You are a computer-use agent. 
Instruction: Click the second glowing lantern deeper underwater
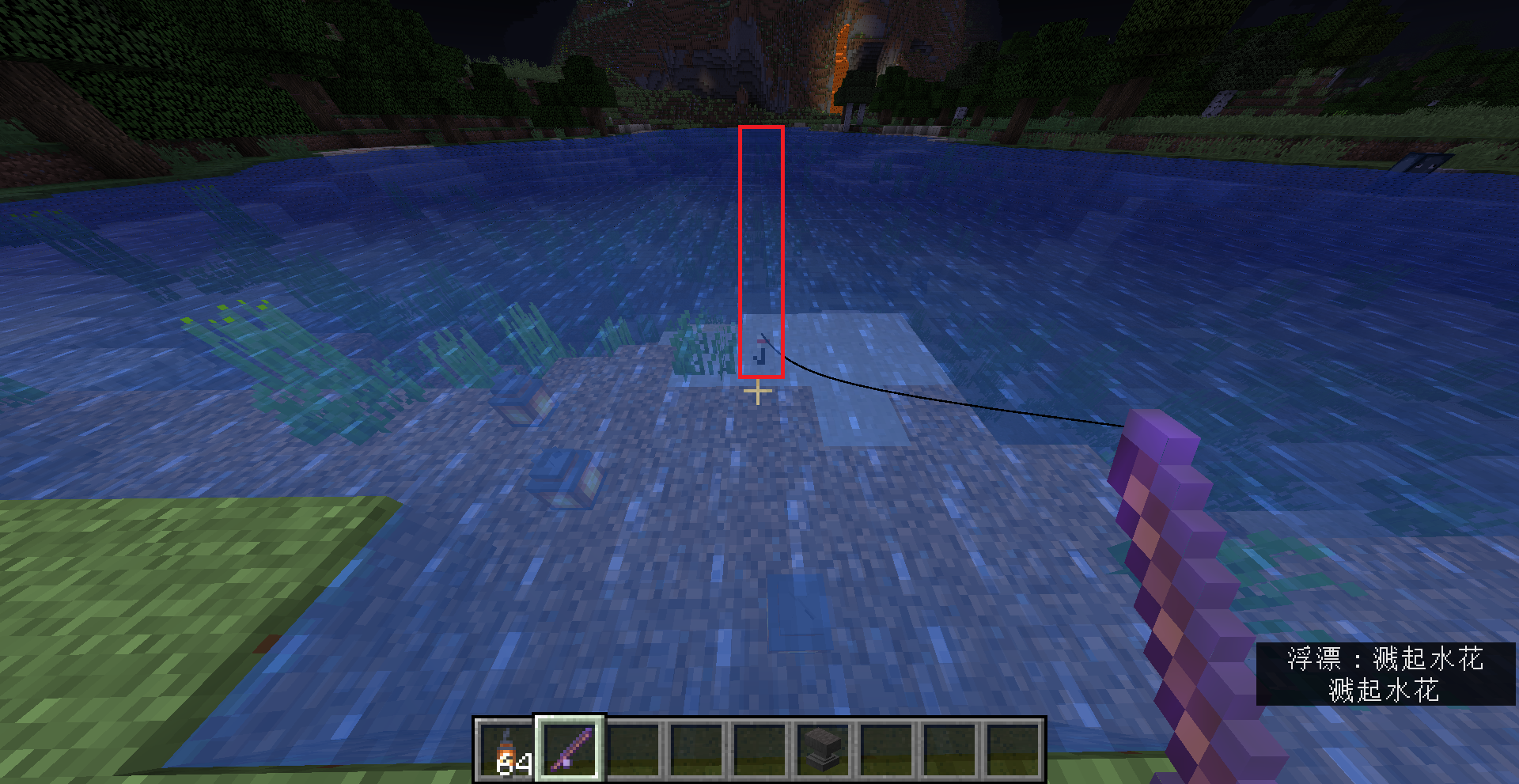pos(562,476)
